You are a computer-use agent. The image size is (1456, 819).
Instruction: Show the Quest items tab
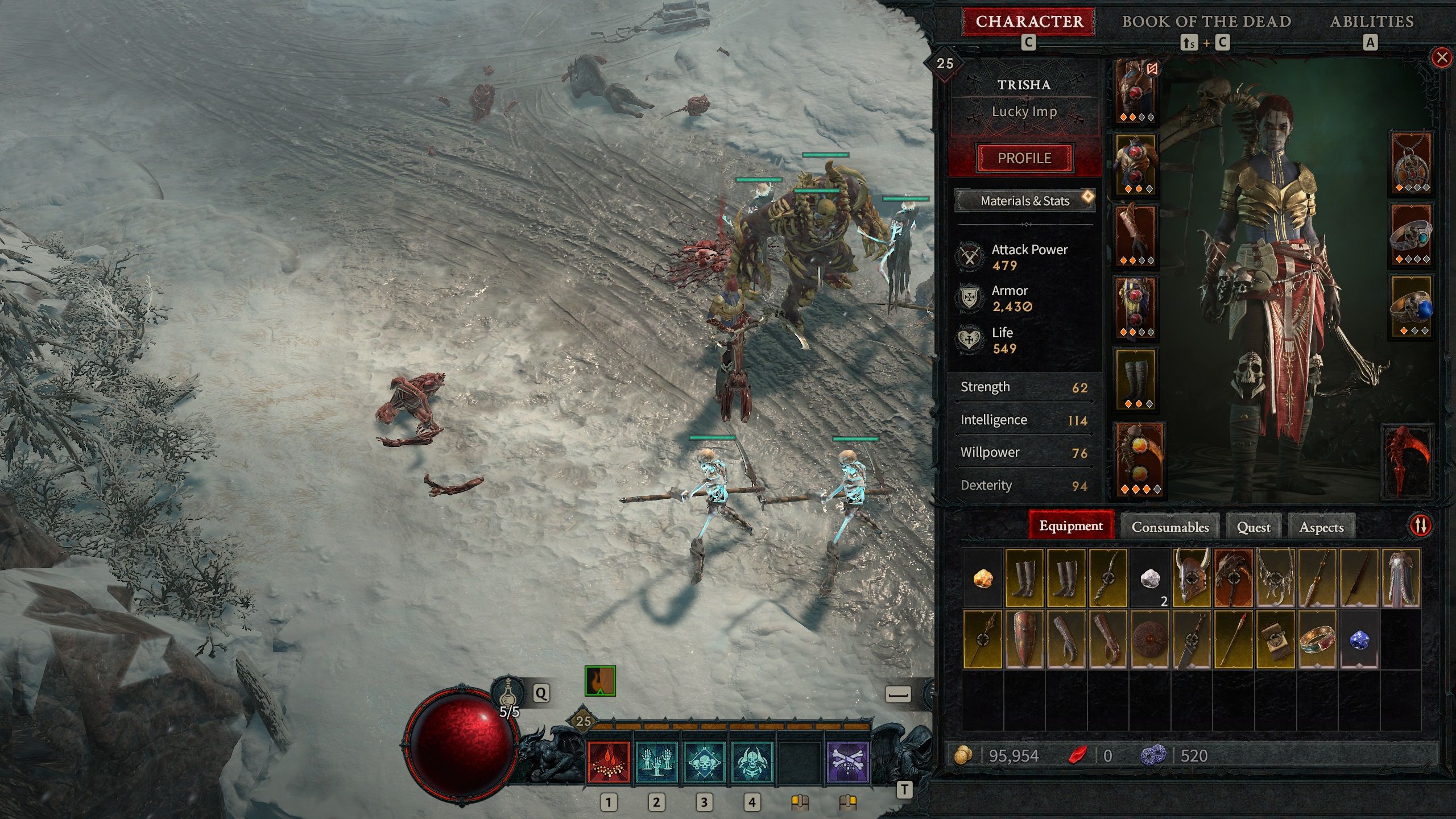1254,527
